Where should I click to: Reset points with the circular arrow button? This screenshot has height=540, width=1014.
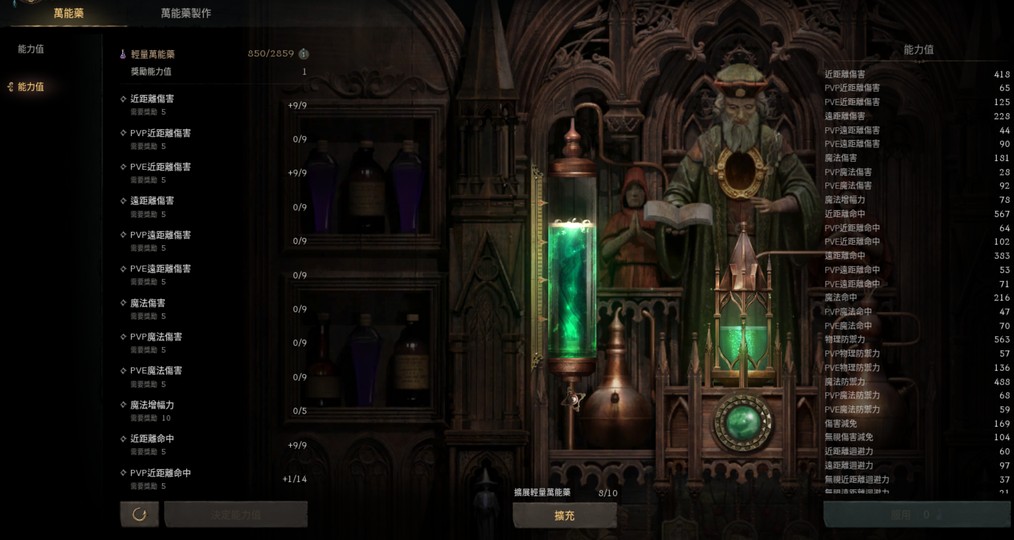click(139, 514)
